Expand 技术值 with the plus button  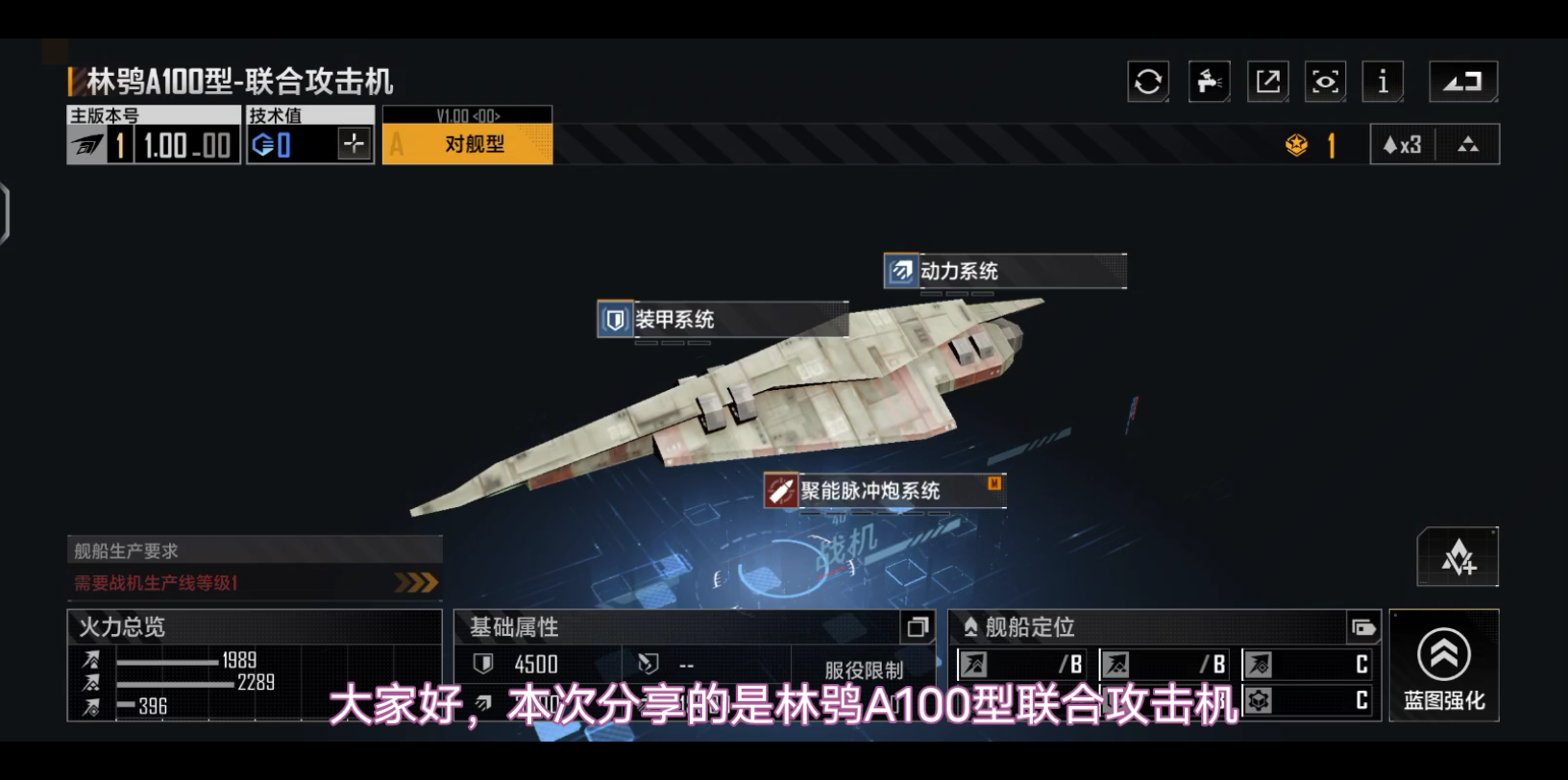(355, 144)
